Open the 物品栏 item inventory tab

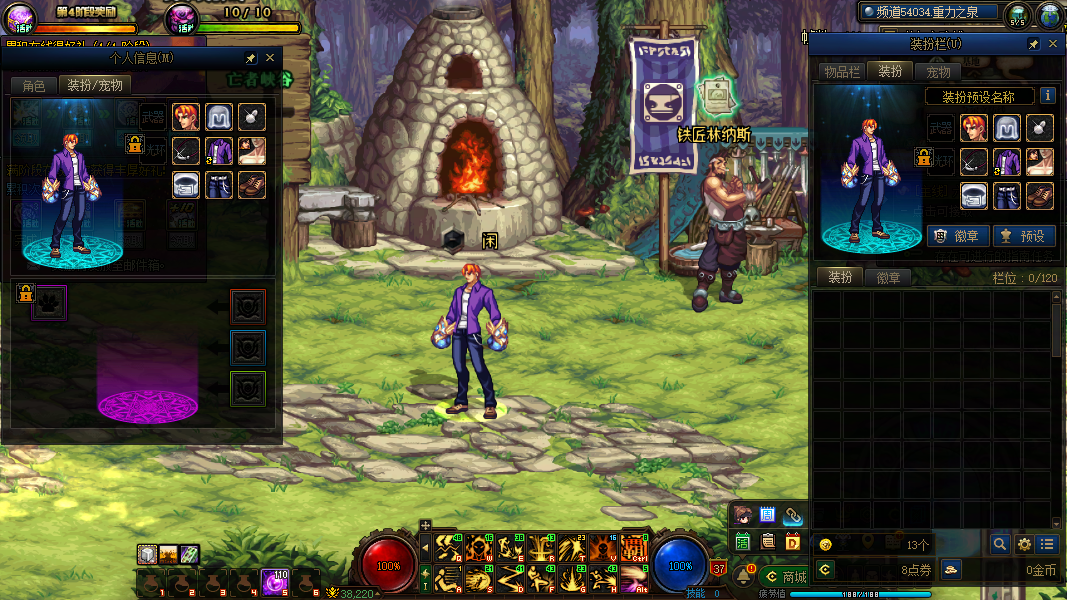(841, 72)
